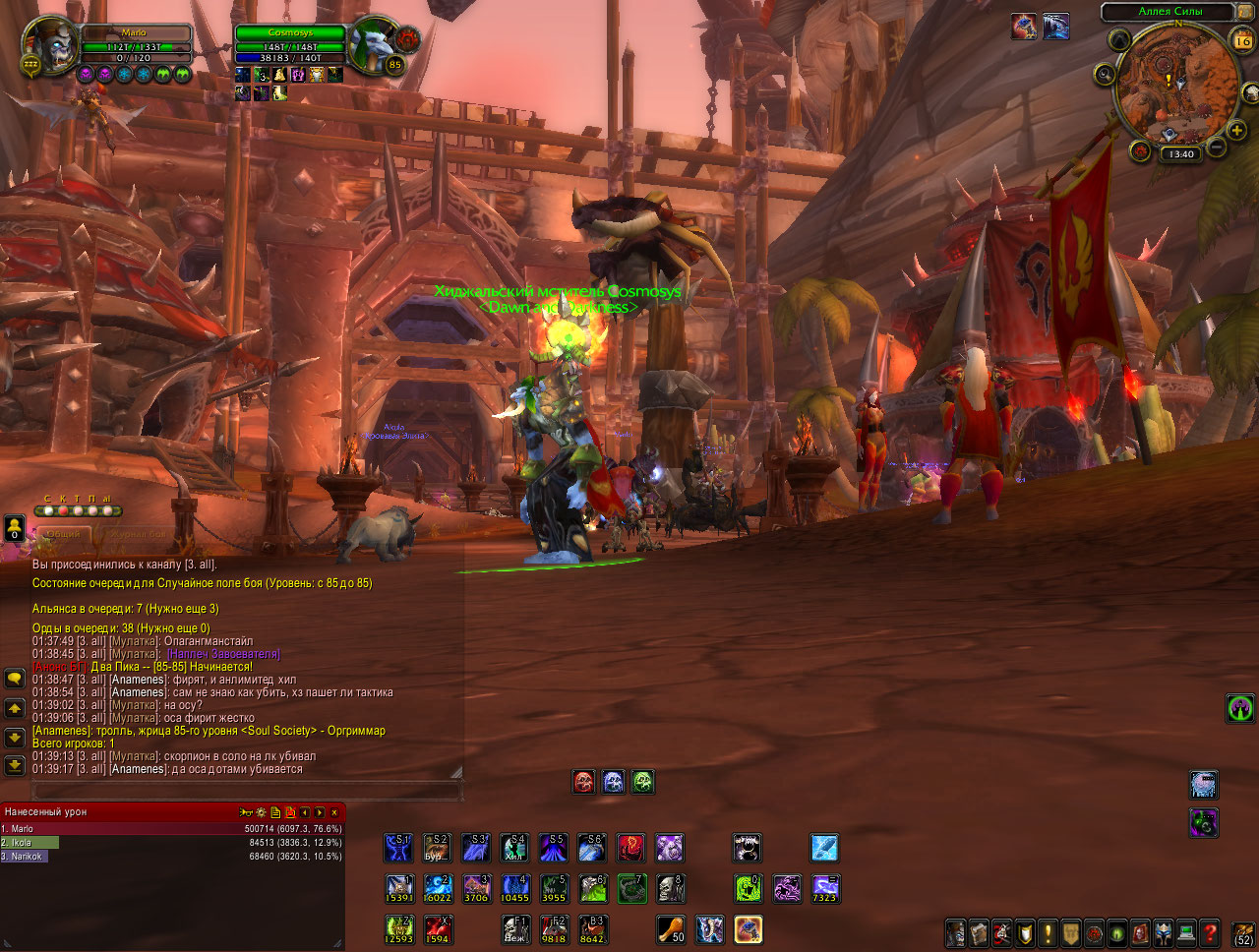The width and height of the screenshot is (1259, 952).
Task: Use the chicken drumstick food with 50 stacks
Action: [671, 929]
